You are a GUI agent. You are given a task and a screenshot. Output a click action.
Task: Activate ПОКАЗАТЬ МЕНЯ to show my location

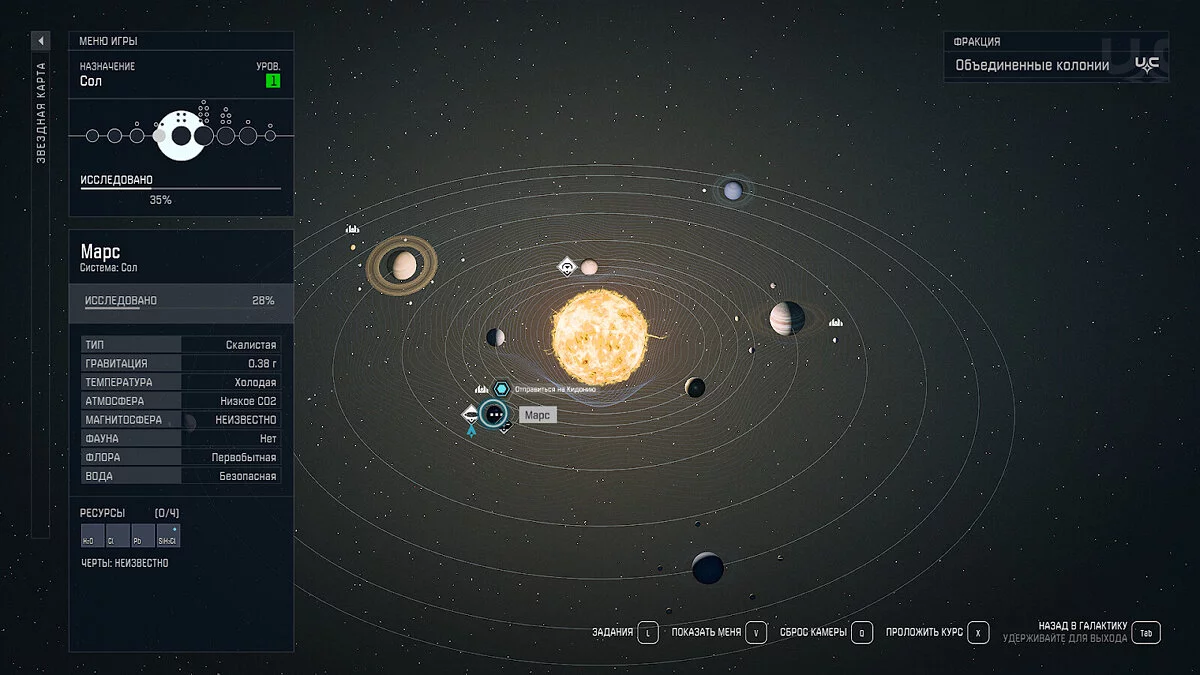coord(755,633)
